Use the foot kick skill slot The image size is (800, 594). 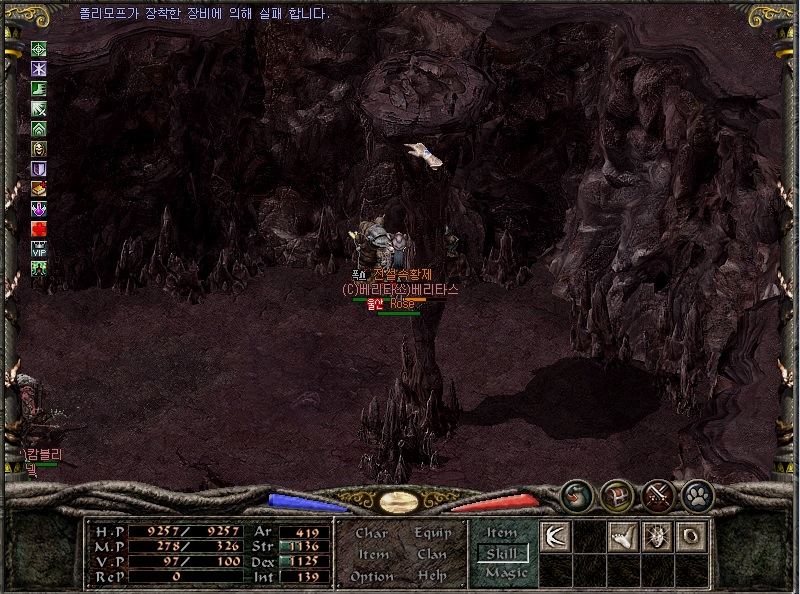[x=623, y=536]
